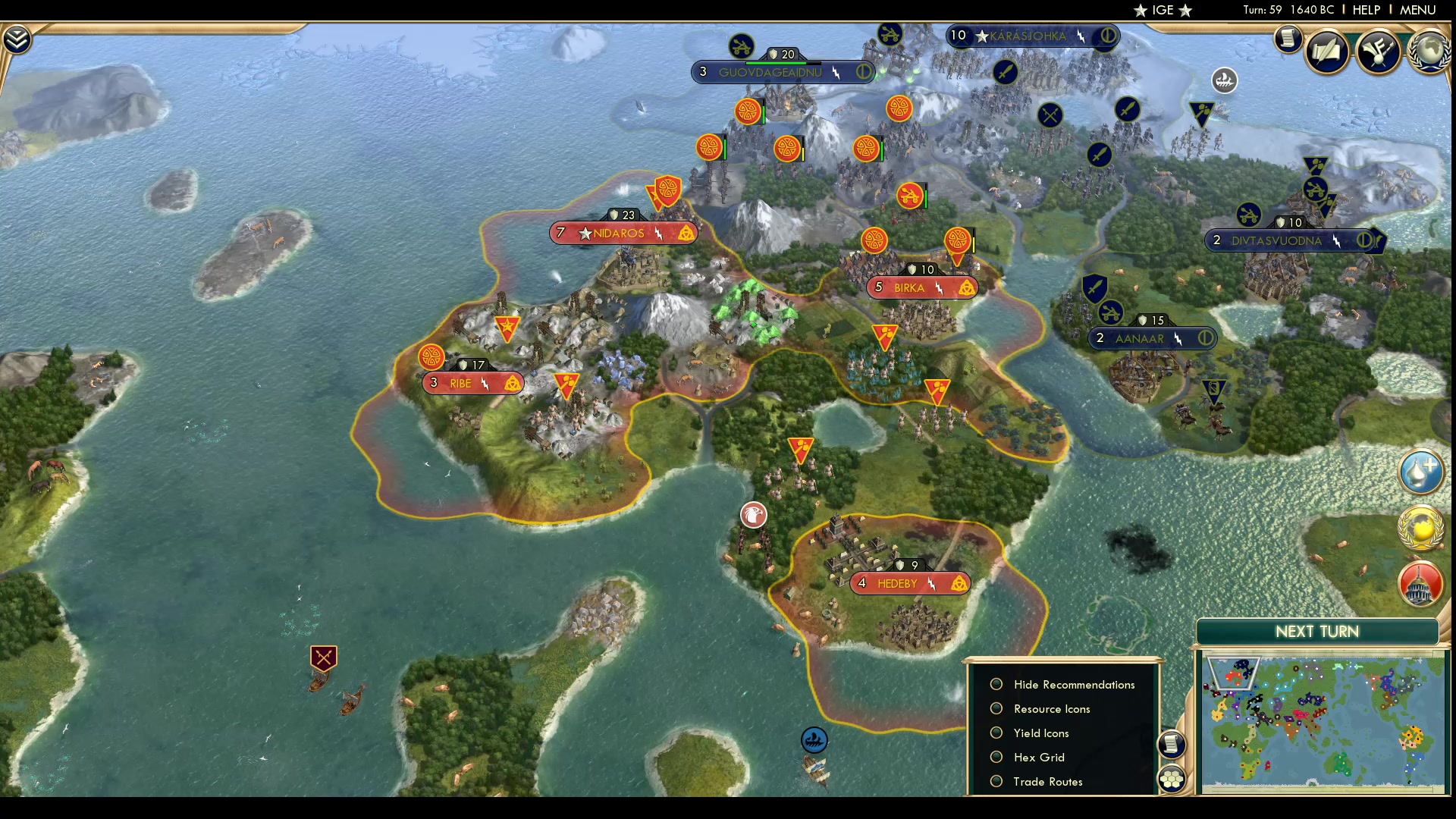The width and height of the screenshot is (1456, 819).
Task: Toggle Resource Icons in the options list
Action: (x=996, y=708)
